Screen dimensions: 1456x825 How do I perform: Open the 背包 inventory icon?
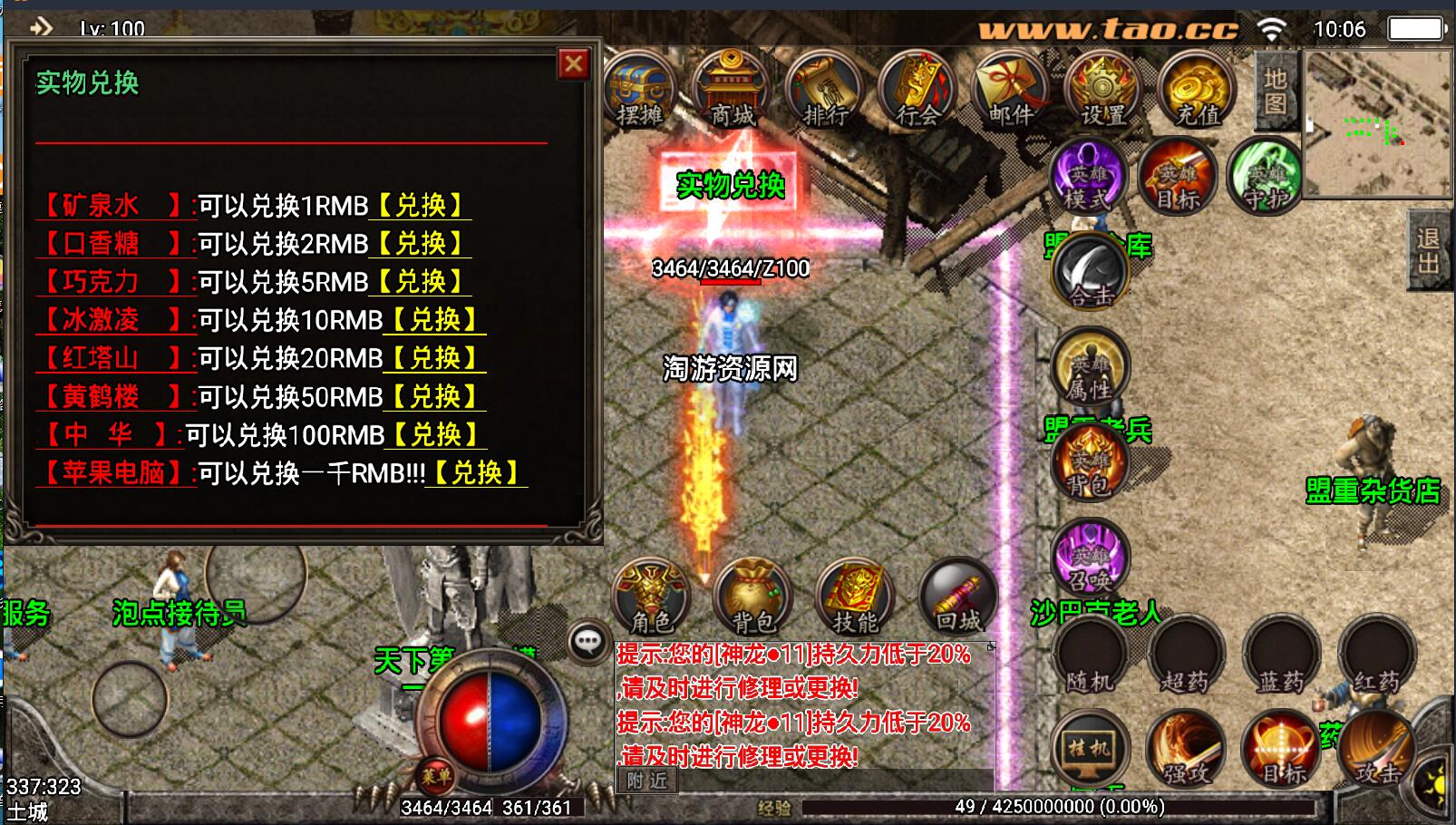coord(754,597)
